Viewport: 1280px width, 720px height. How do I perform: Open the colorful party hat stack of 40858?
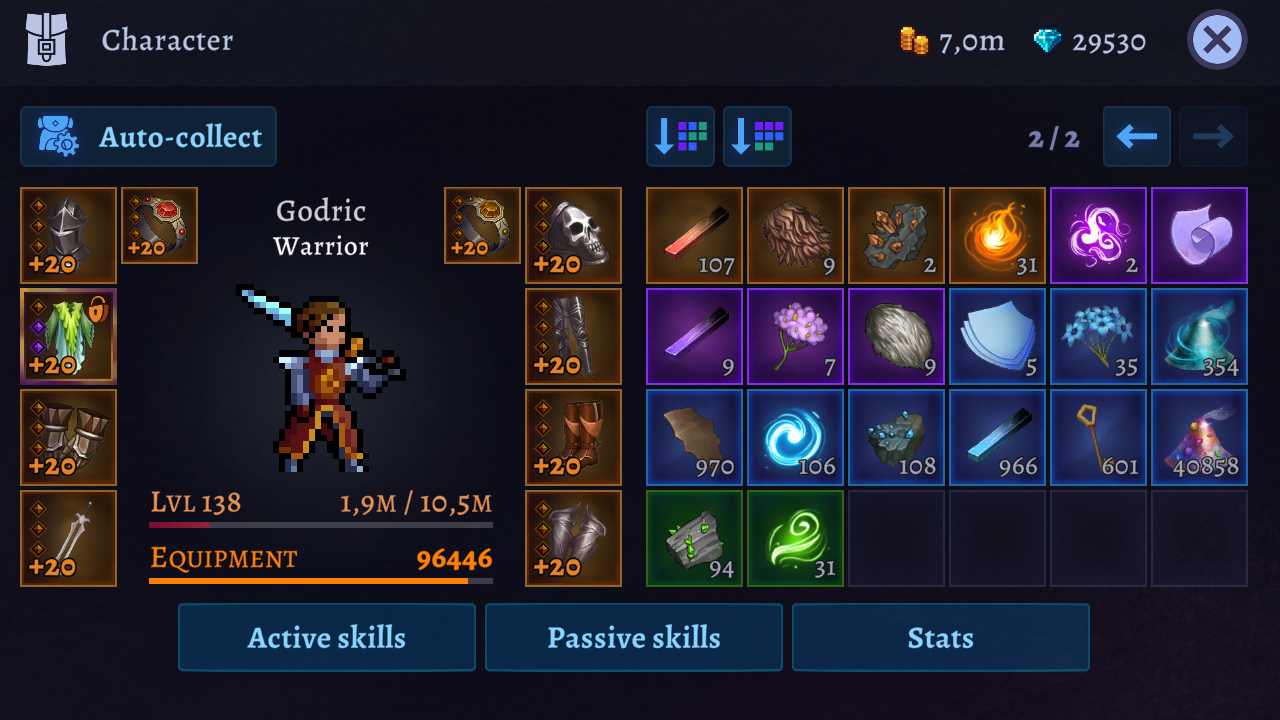(1199, 437)
